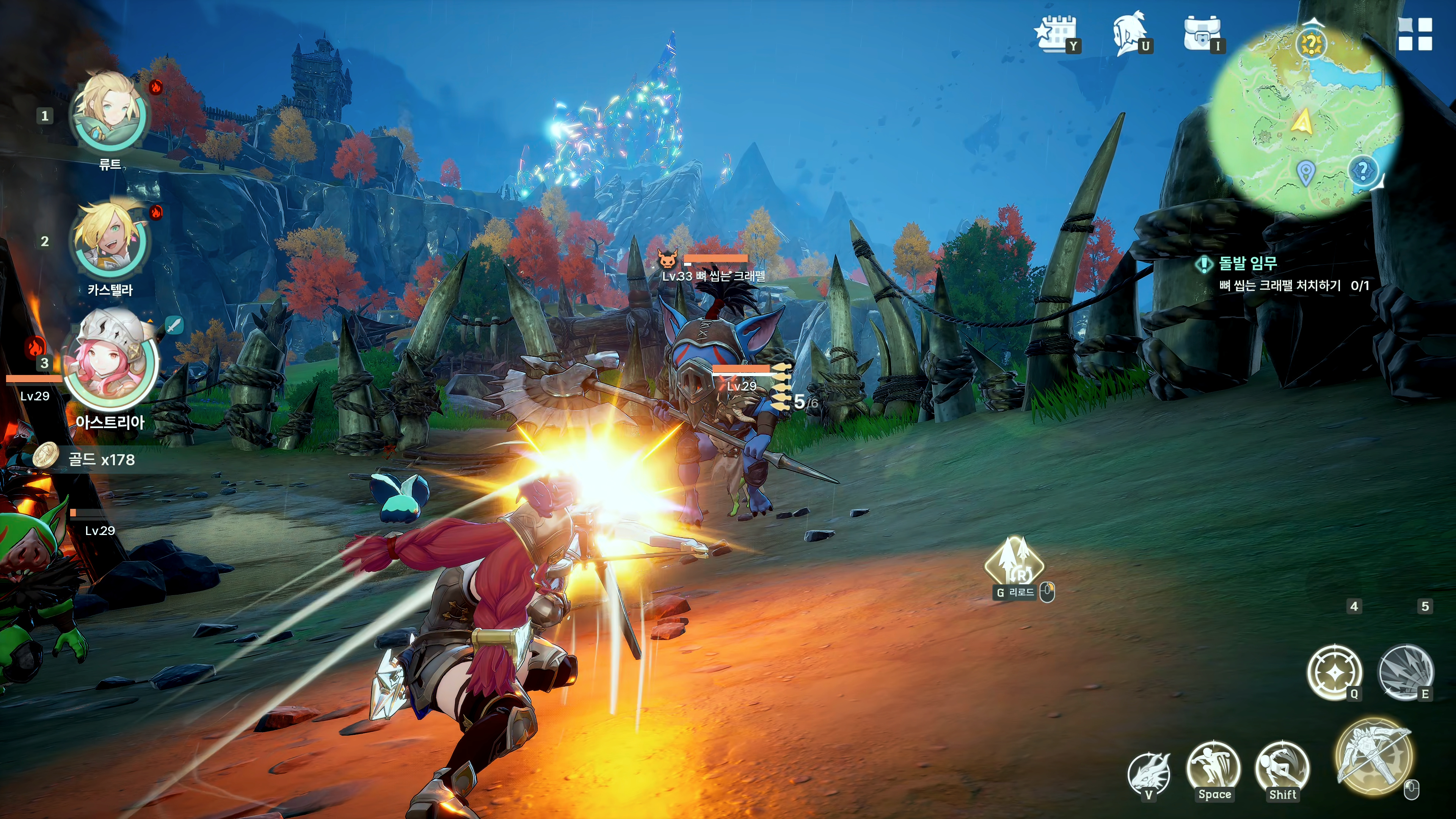Activate the crosshair target skill

(1335, 672)
